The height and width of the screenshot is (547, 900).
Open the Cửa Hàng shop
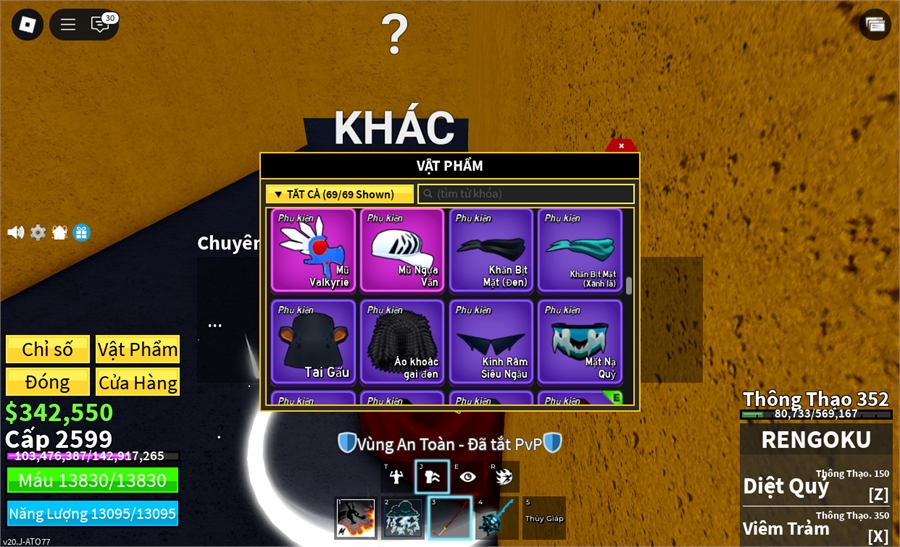[x=138, y=382]
